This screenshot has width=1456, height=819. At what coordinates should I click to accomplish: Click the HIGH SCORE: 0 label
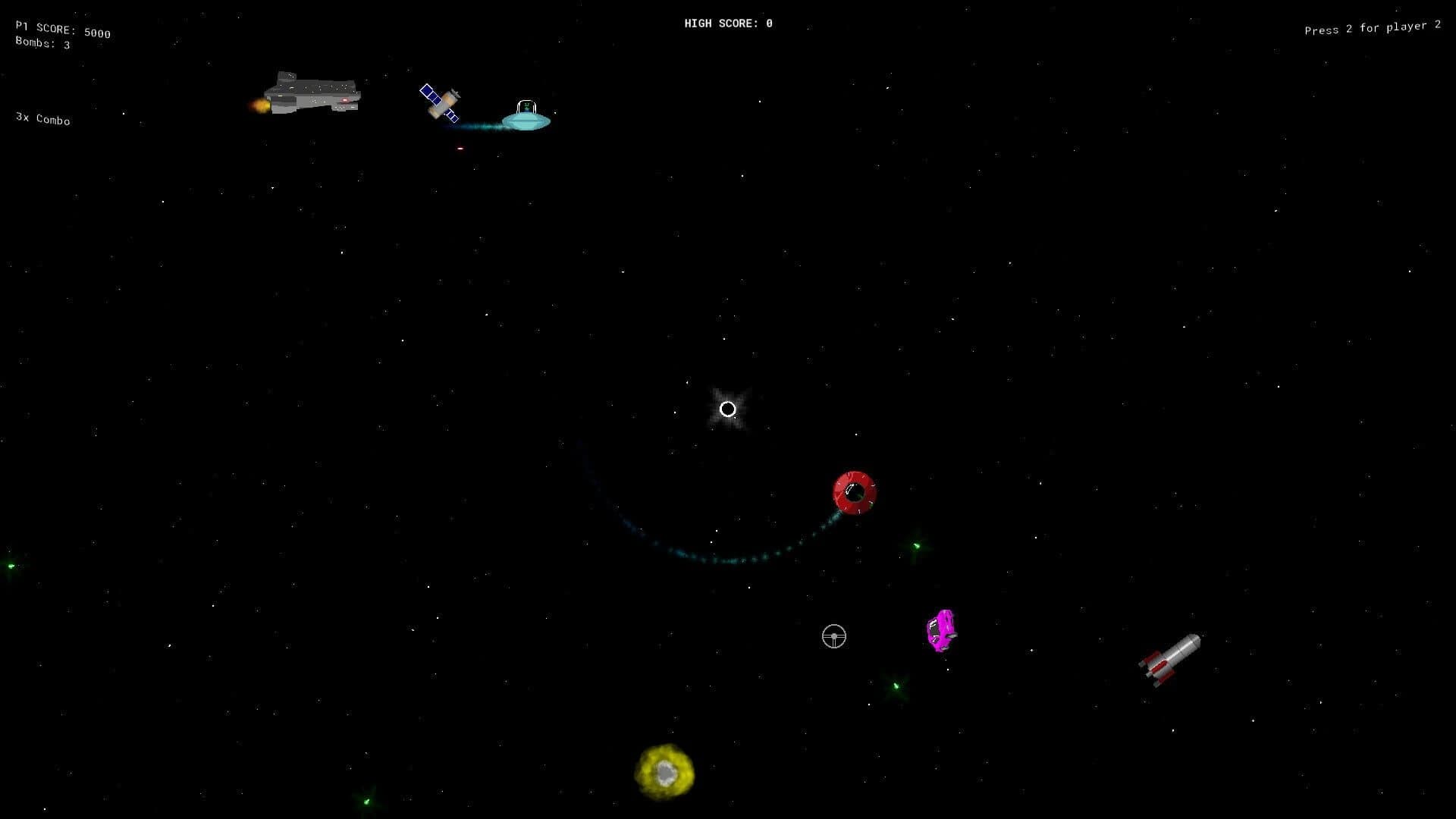tap(727, 23)
